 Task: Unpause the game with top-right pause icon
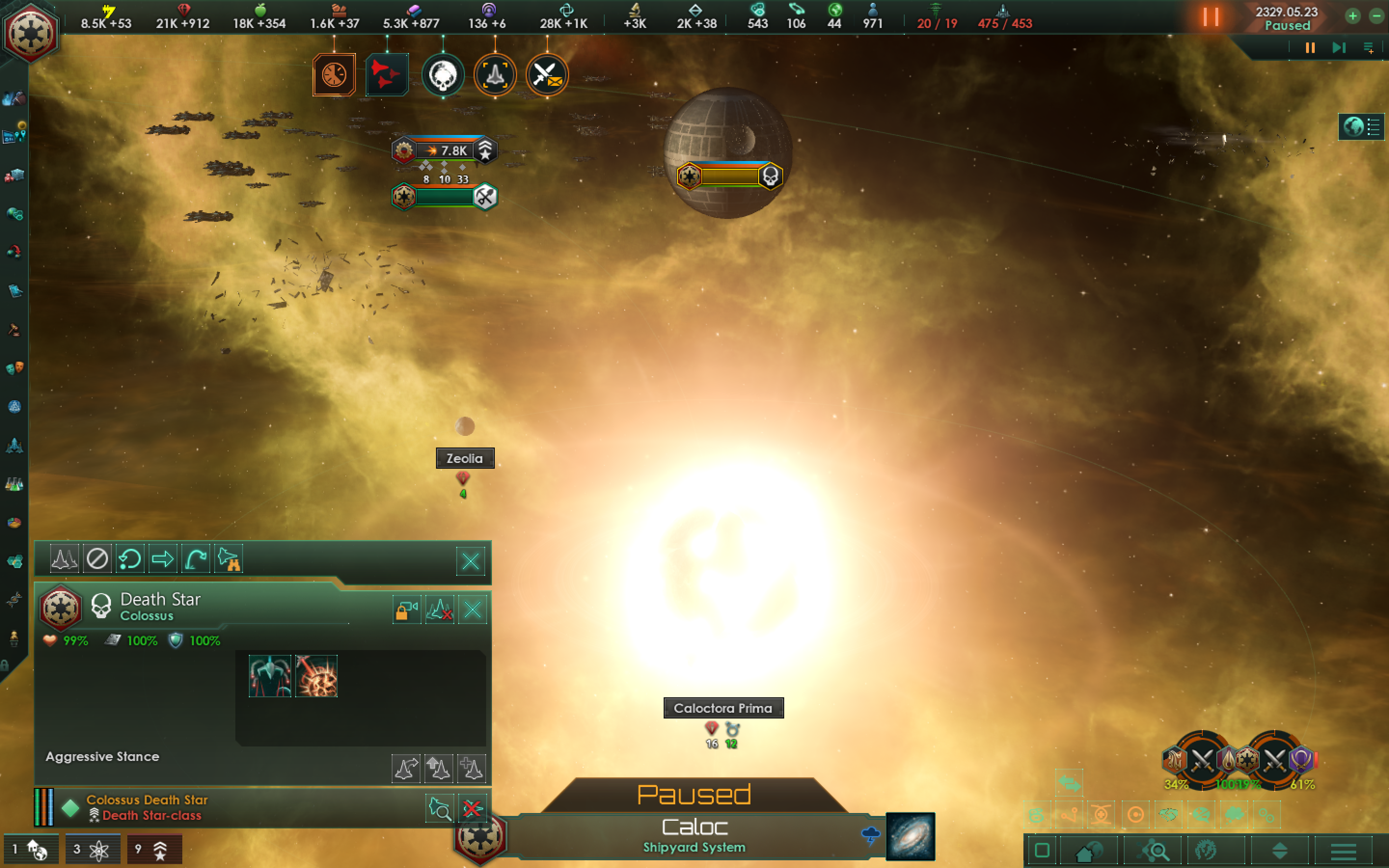click(x=1211, y=17)
